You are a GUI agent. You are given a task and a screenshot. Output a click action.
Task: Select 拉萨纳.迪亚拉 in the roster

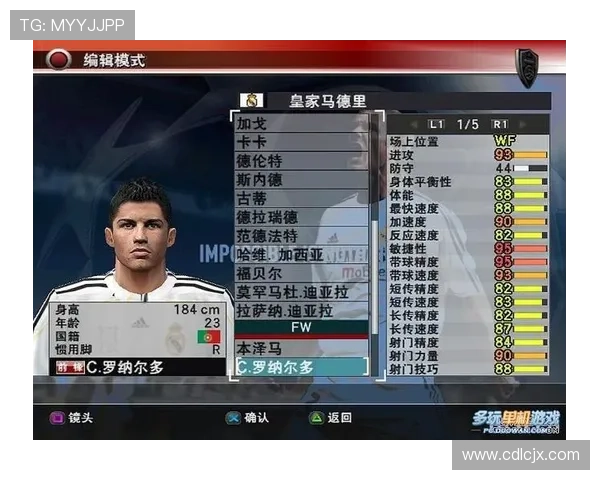[x=302, y=310]
